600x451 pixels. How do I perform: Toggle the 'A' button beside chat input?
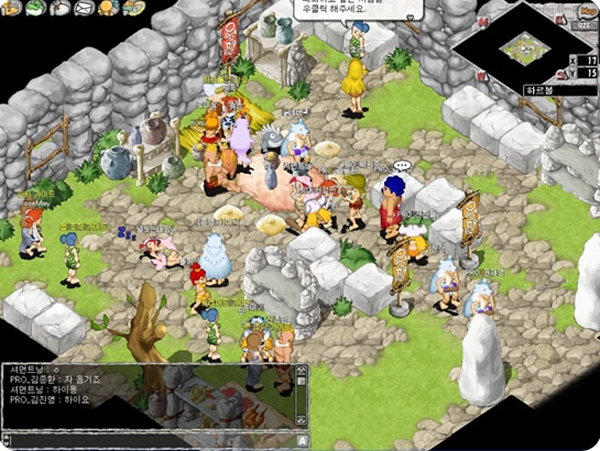click(x=301, y=440)
